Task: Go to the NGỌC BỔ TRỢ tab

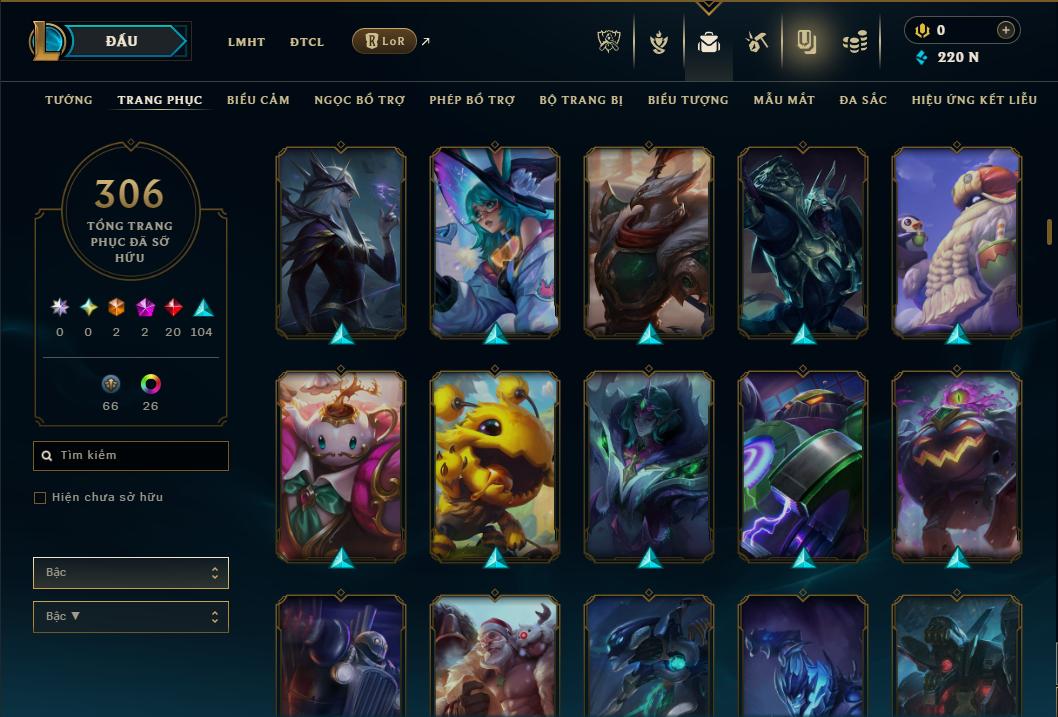Action: point(359,100)
